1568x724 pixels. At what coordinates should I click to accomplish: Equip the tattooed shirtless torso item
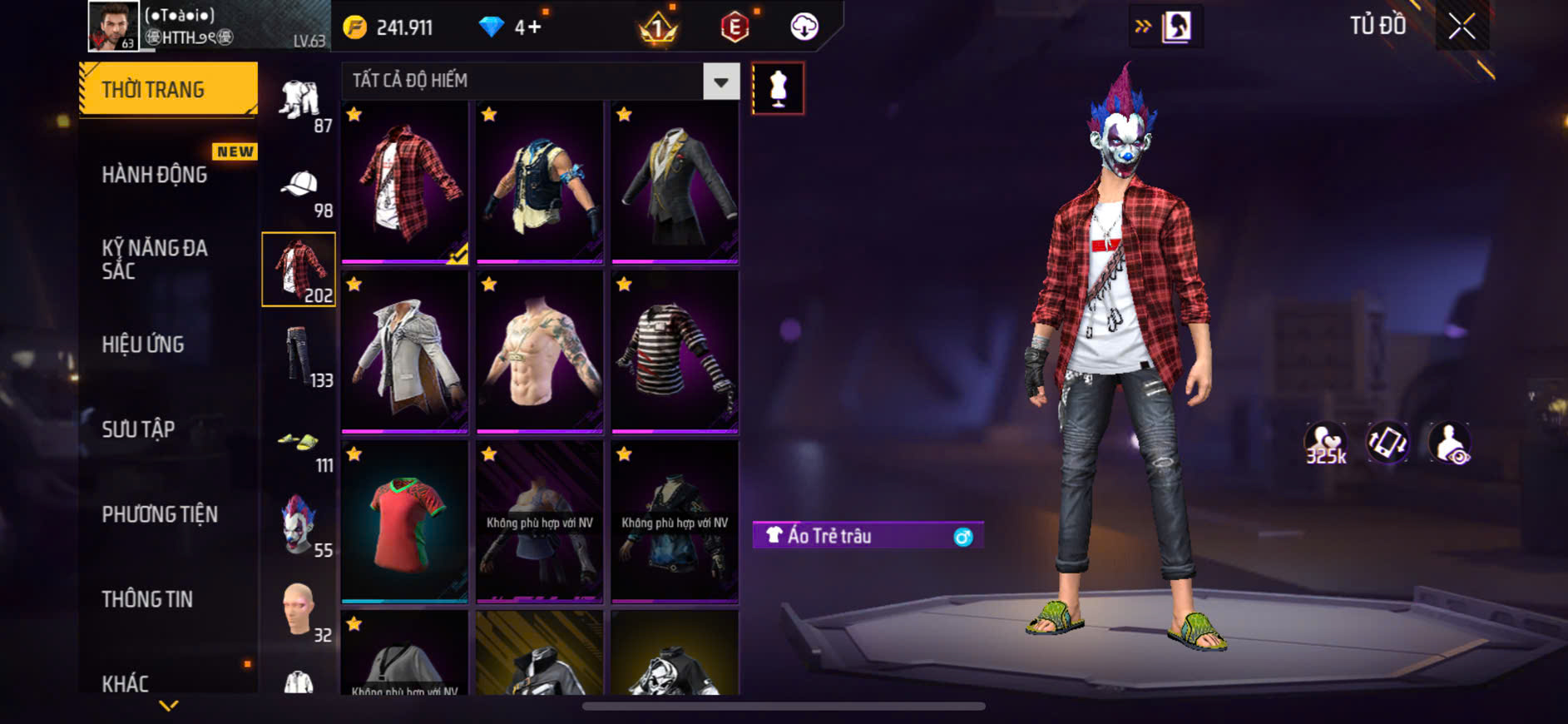tap(540, 352)
